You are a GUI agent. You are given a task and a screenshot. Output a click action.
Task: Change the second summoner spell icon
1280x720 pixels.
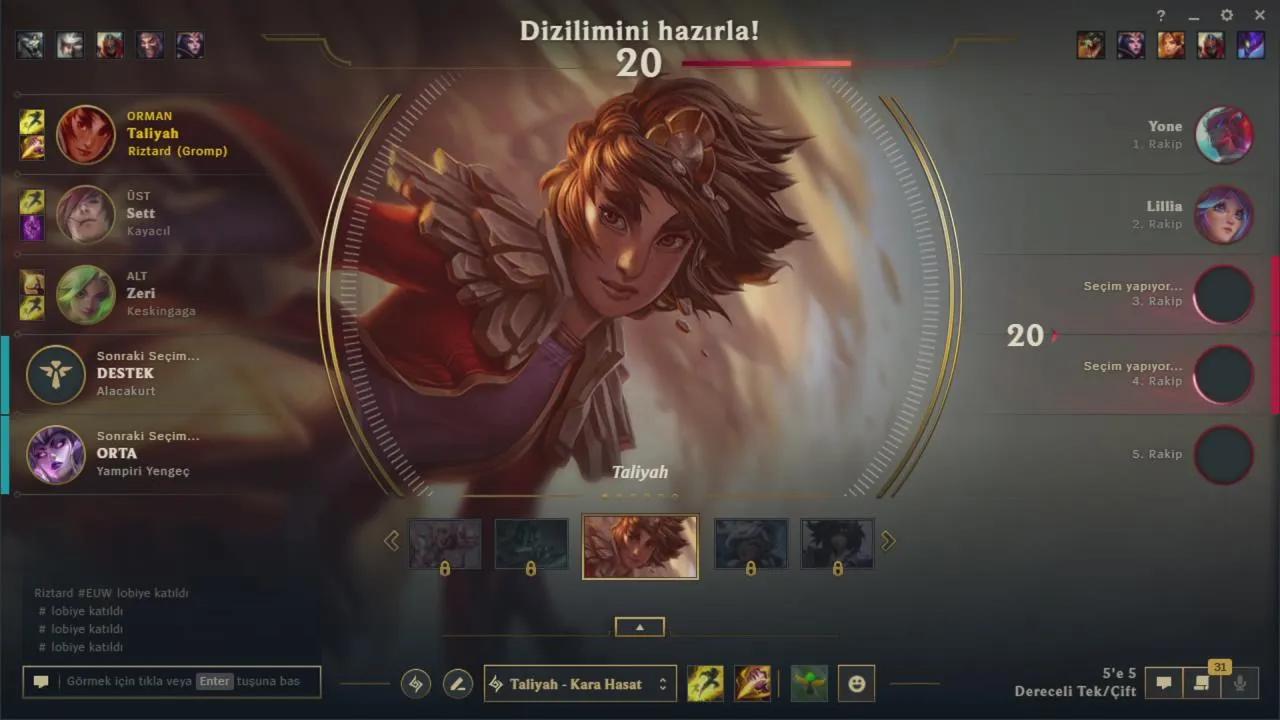point(752,683)
